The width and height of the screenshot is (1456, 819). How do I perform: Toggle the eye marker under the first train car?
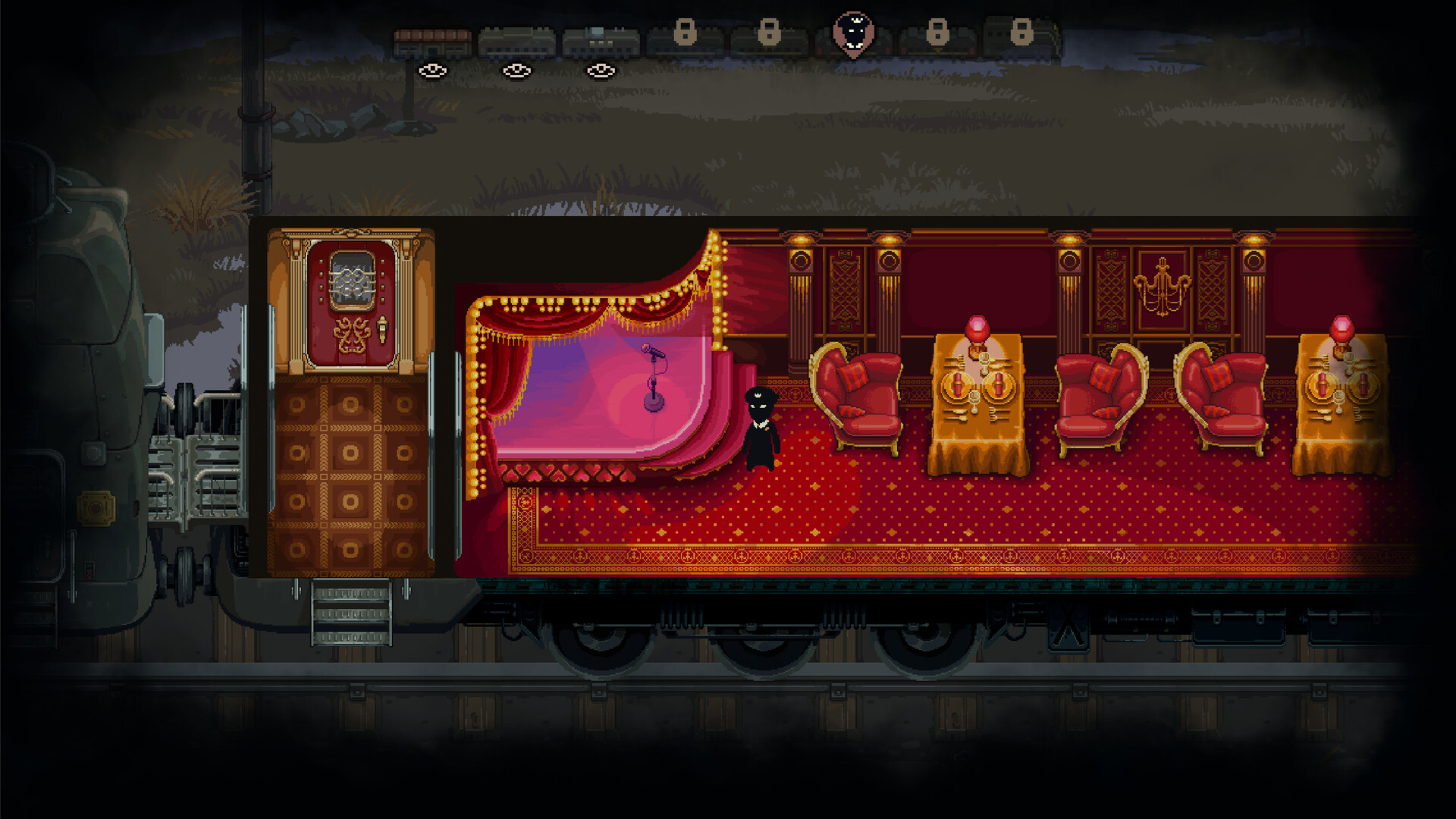pyautogui.click(x=434, y=70)
